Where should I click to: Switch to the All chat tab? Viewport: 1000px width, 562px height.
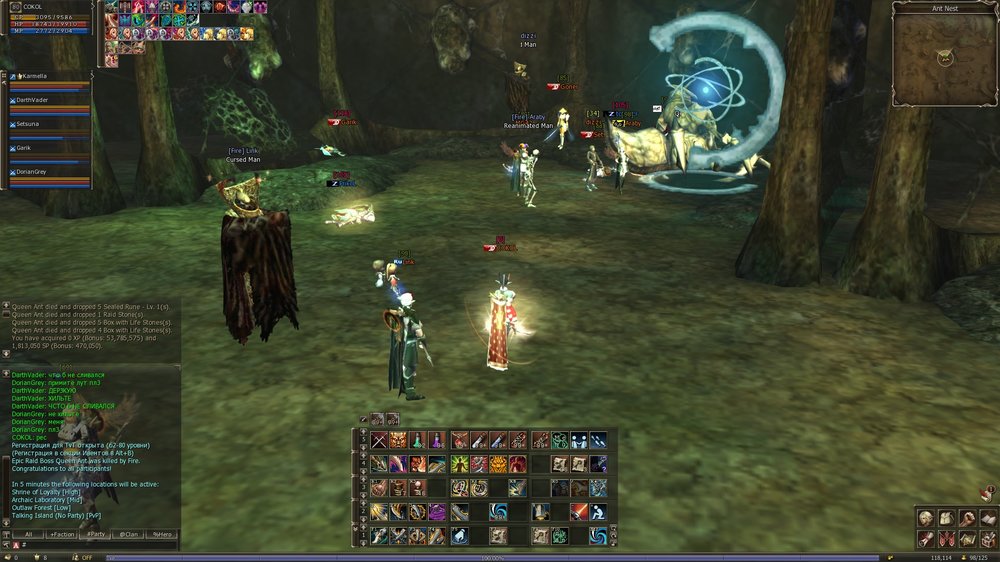30,535
